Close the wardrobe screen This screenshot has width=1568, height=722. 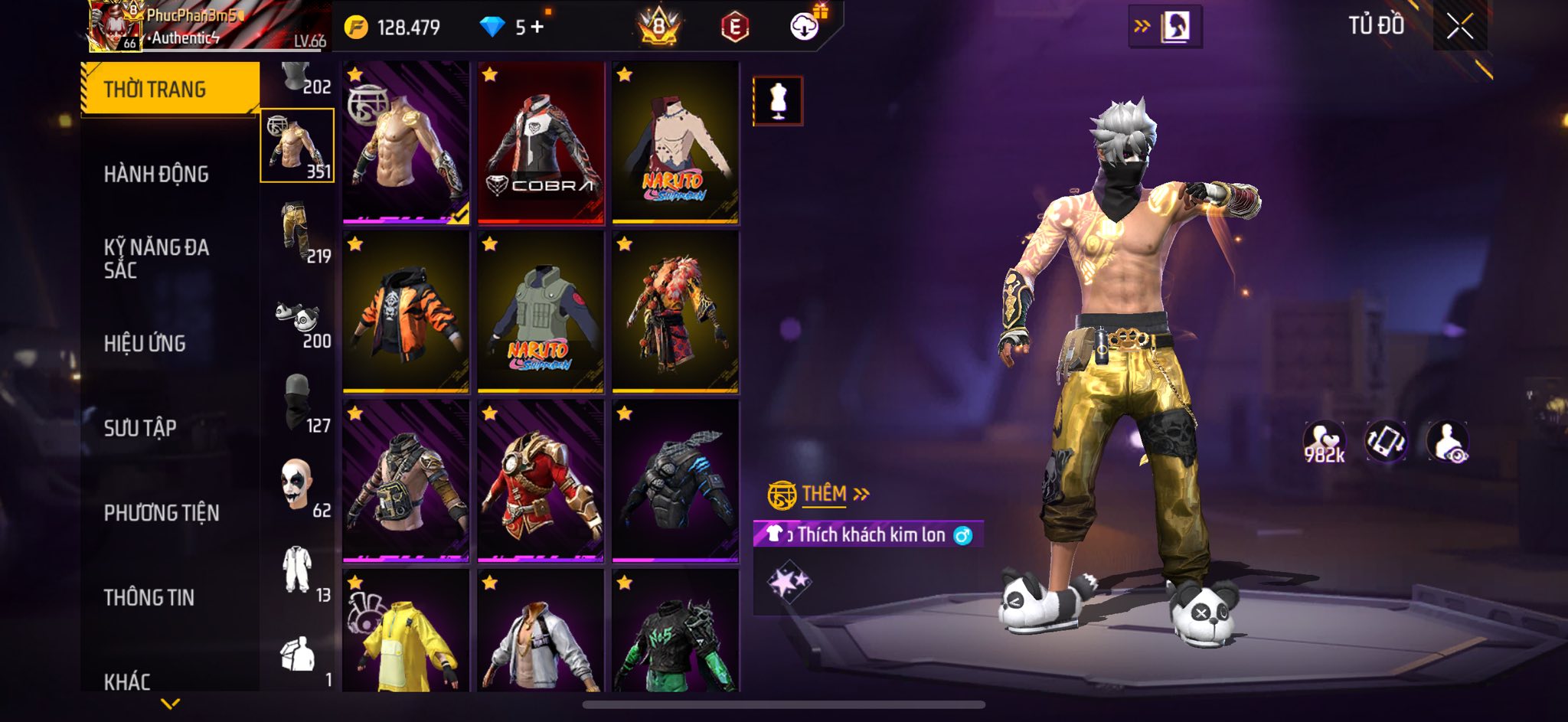pyautogui.click(x=1459, y=27)
